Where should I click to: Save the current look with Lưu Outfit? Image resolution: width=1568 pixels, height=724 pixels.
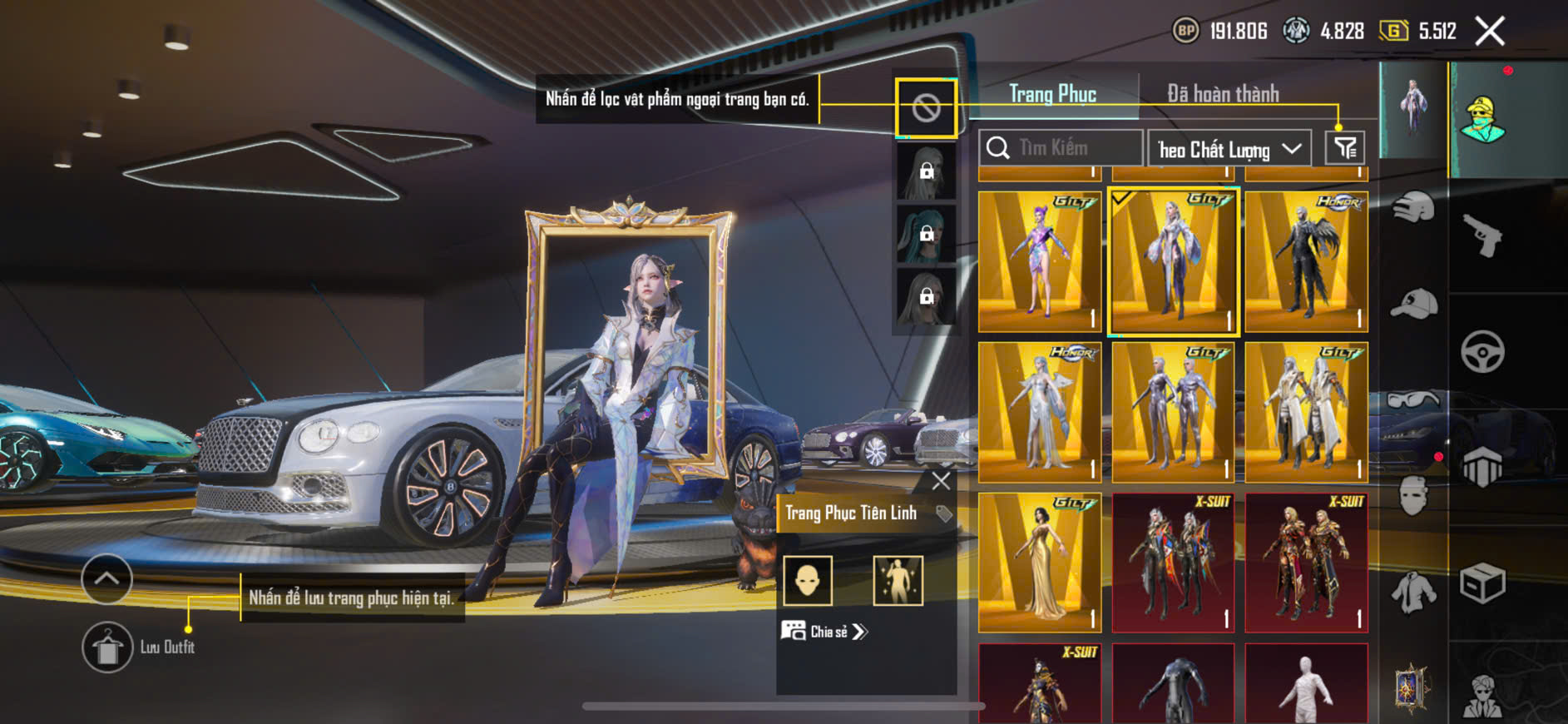(x=107, y=647)
